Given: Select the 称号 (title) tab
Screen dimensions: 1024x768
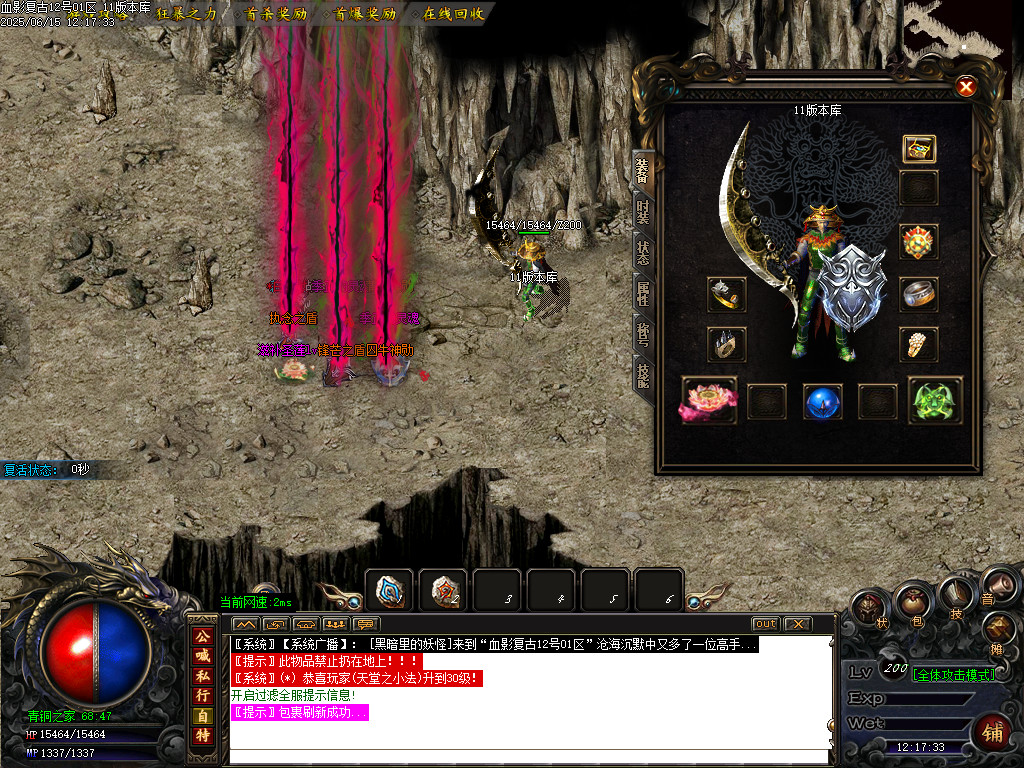Looking at the screenshot, I should click(643, 334).
